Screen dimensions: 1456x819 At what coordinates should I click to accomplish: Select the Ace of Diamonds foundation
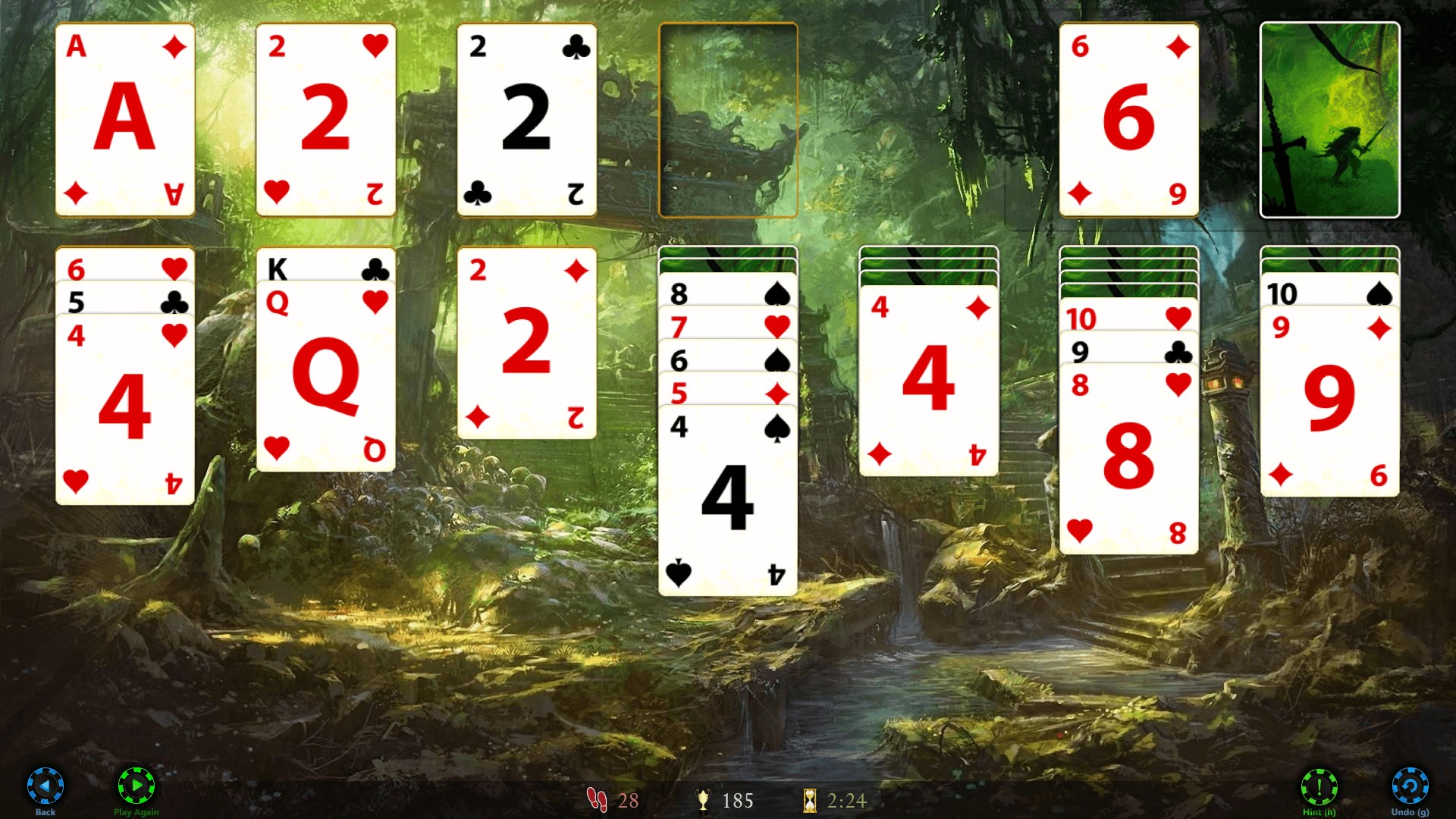[x=125, y=119]
